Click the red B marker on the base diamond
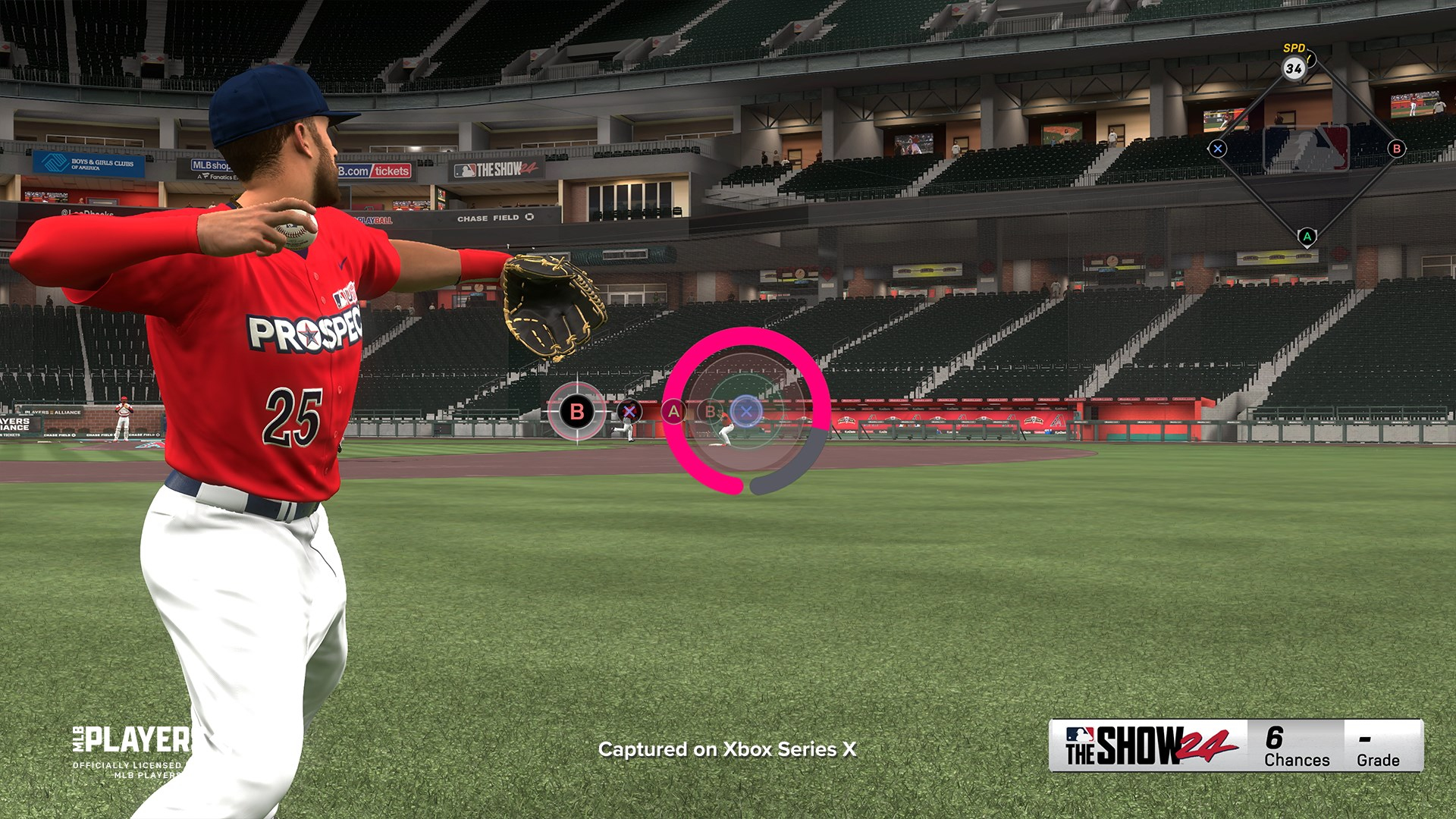Screen dimensions: 1456x819 [1396, 149]
